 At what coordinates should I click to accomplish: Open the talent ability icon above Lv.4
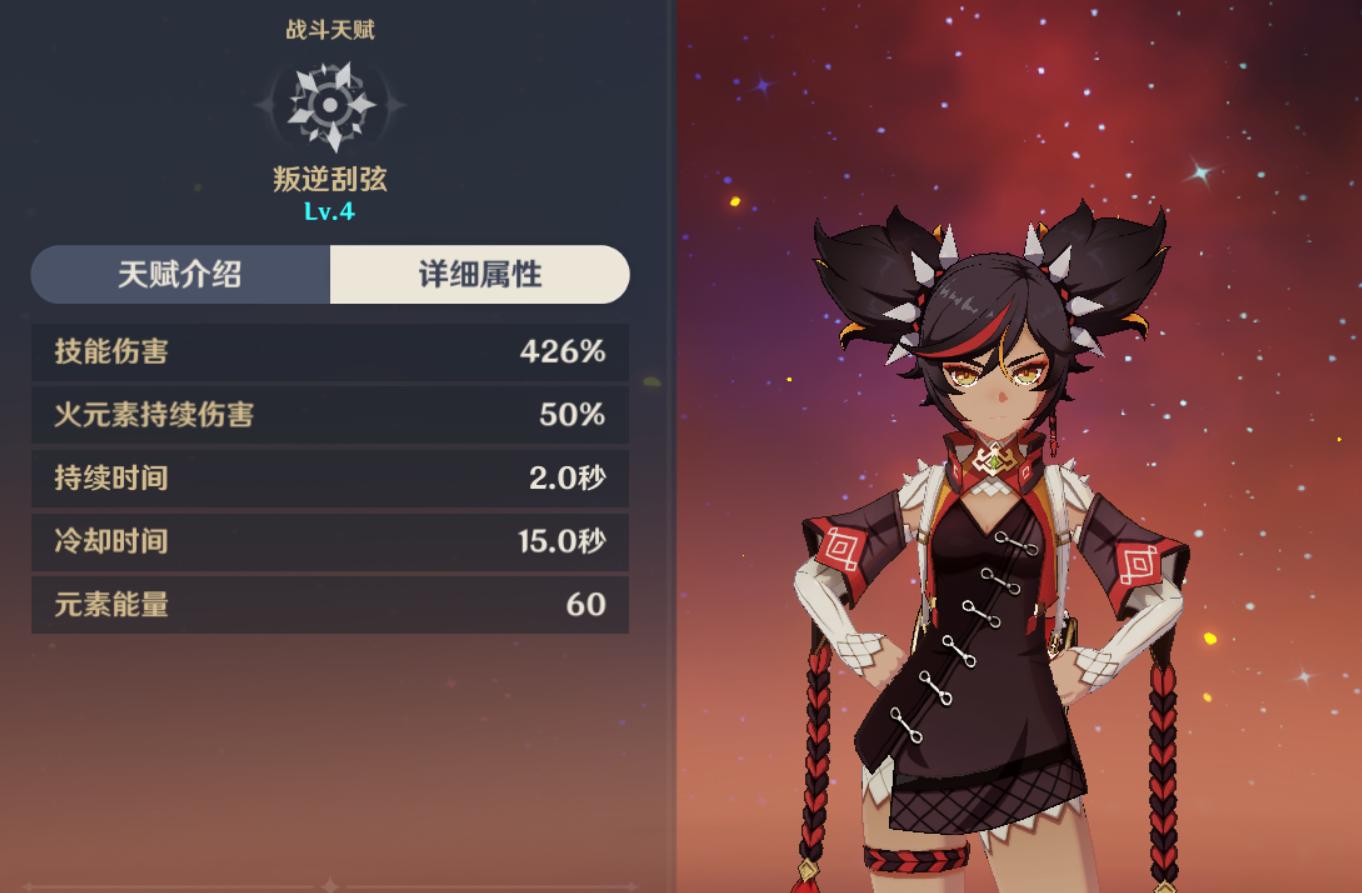coord(330,105)
